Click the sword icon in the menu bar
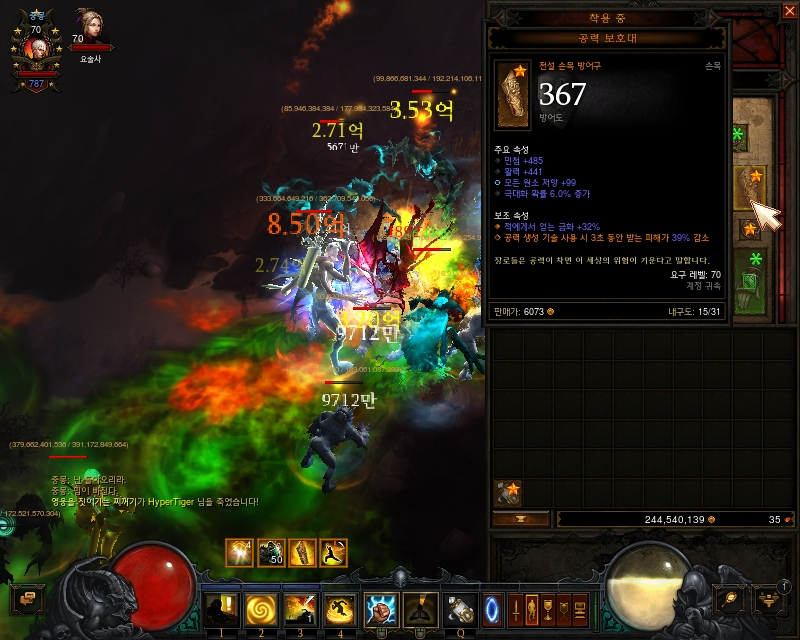The height and width of the screenshot is (640, 800). coord(516,607)
